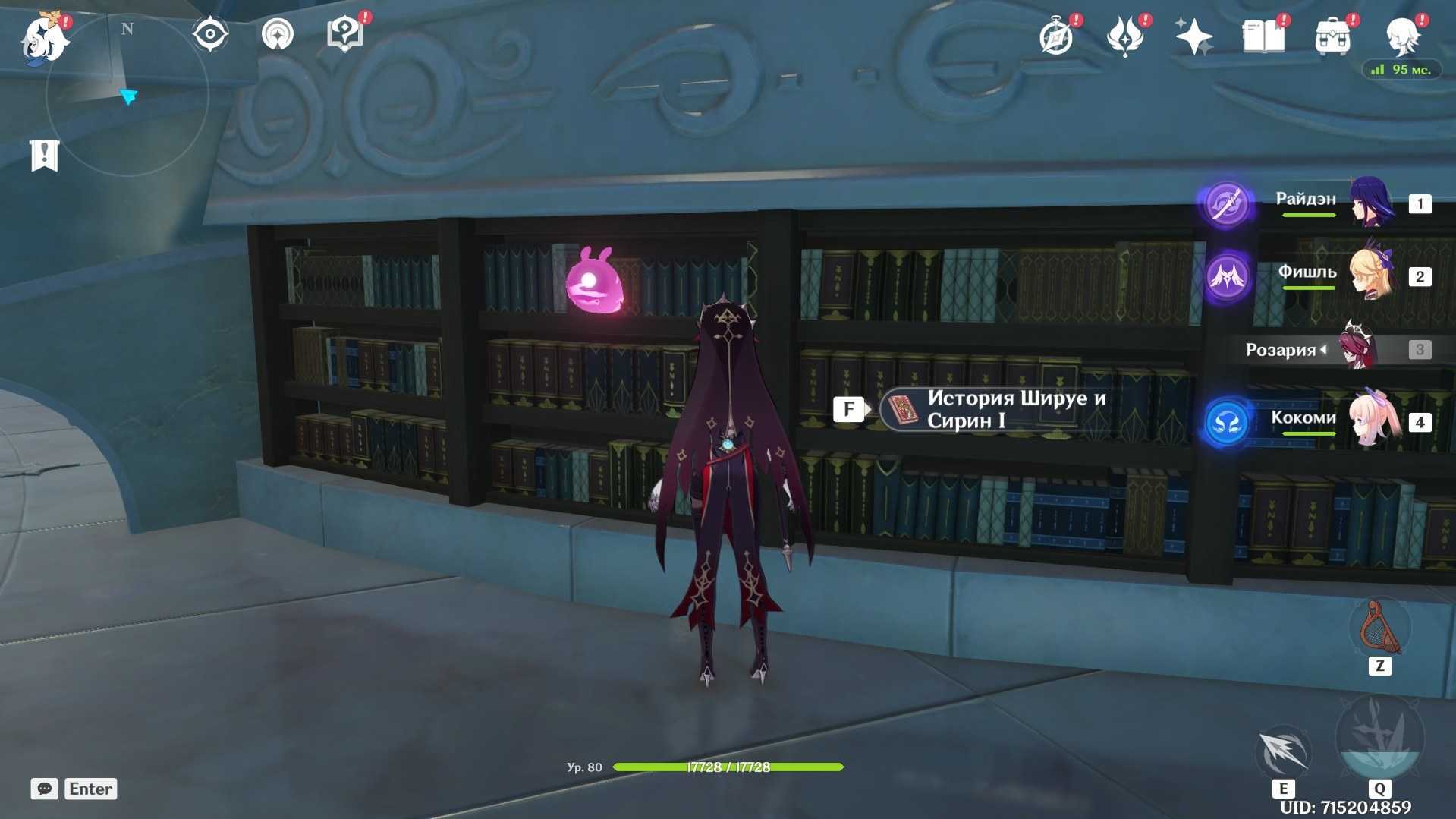
Task: Pick up История Шируе и Сирин I
Action: click(994, 409)
